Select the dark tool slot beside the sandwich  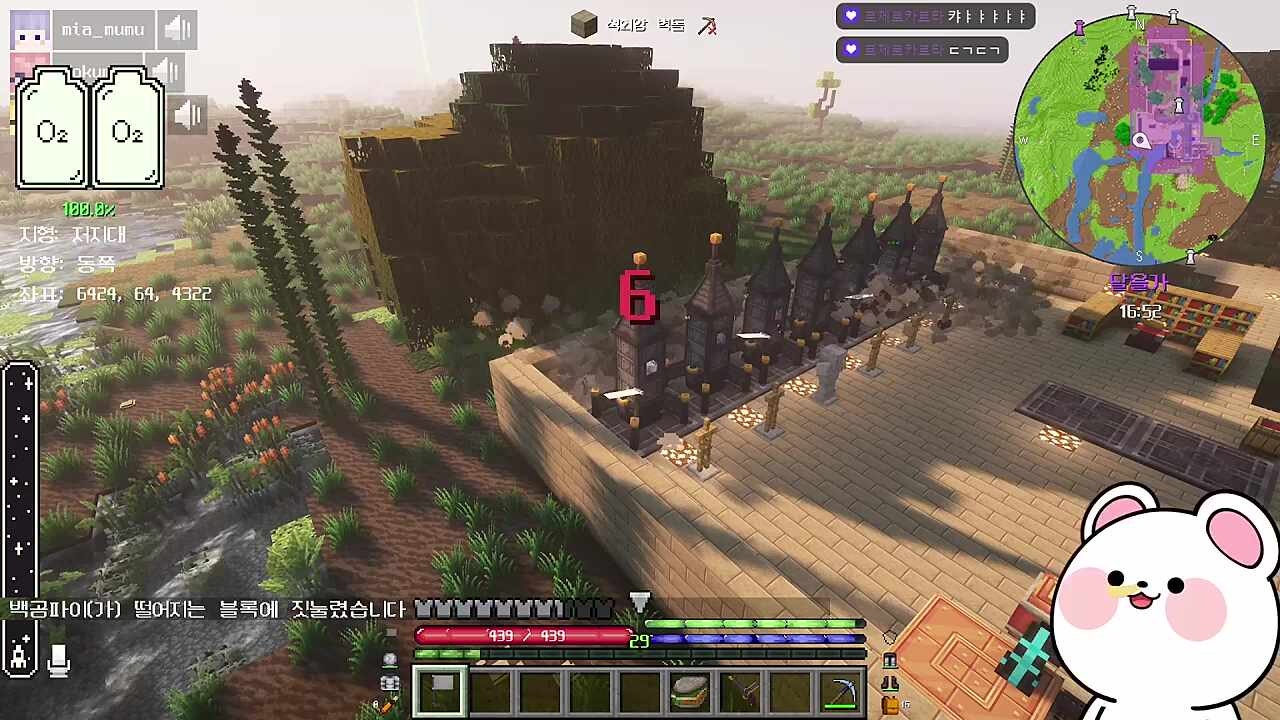pyautogui.click(x=740, y=692)
